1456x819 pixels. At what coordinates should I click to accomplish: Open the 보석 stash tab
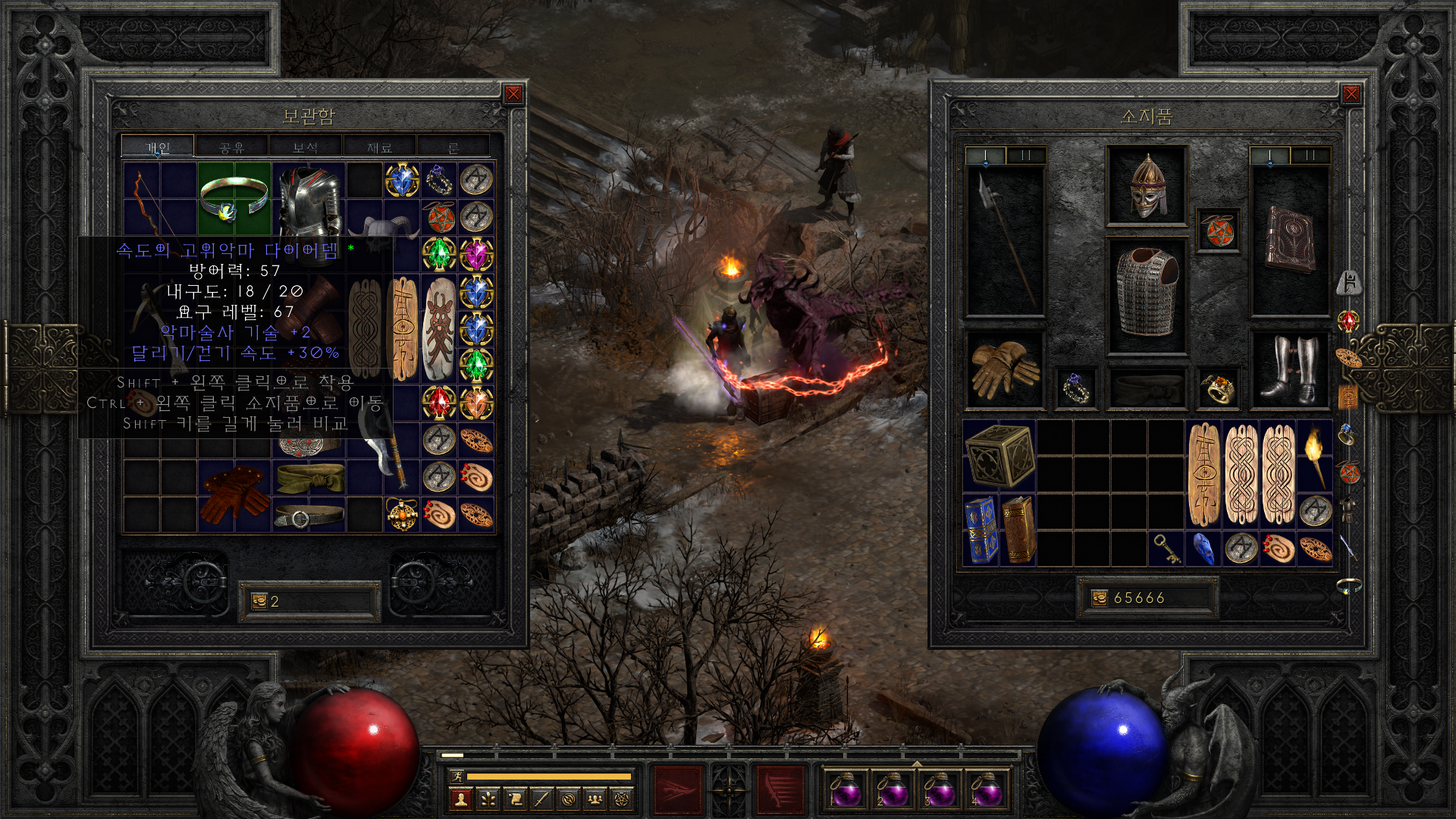305,147
